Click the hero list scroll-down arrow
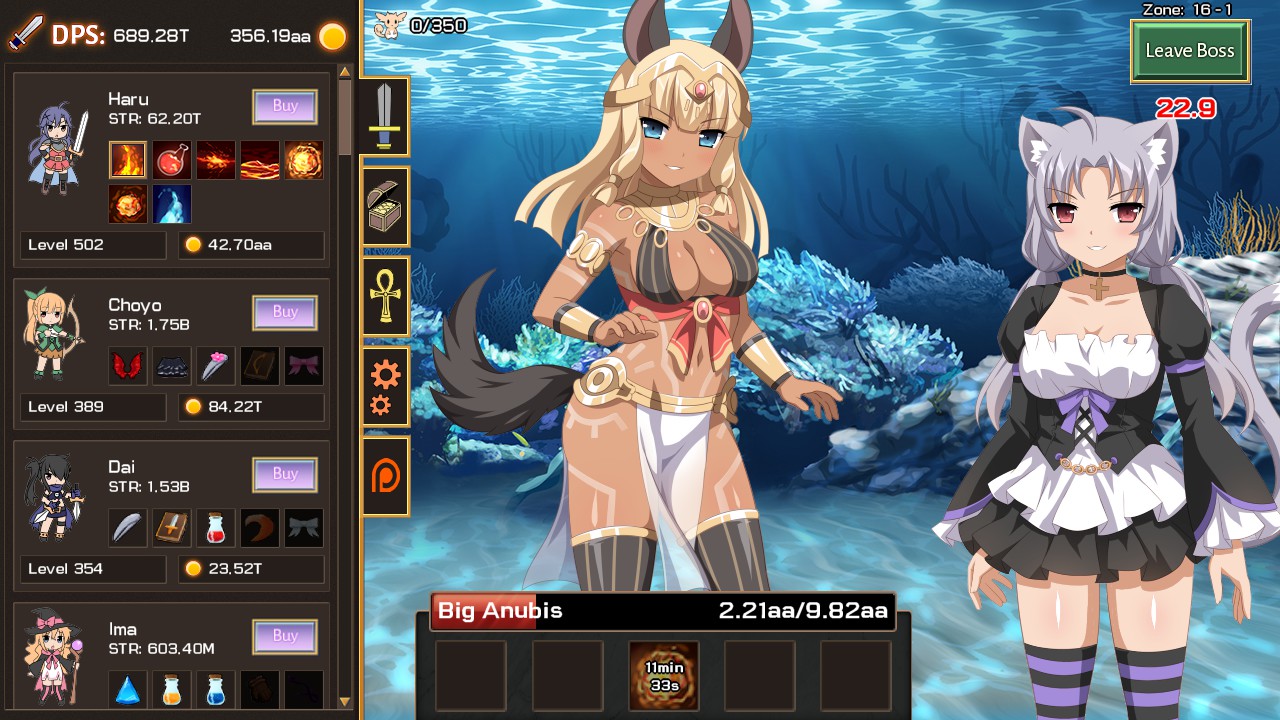Screen dimensions: 1280x720 (x=345, y=702)
